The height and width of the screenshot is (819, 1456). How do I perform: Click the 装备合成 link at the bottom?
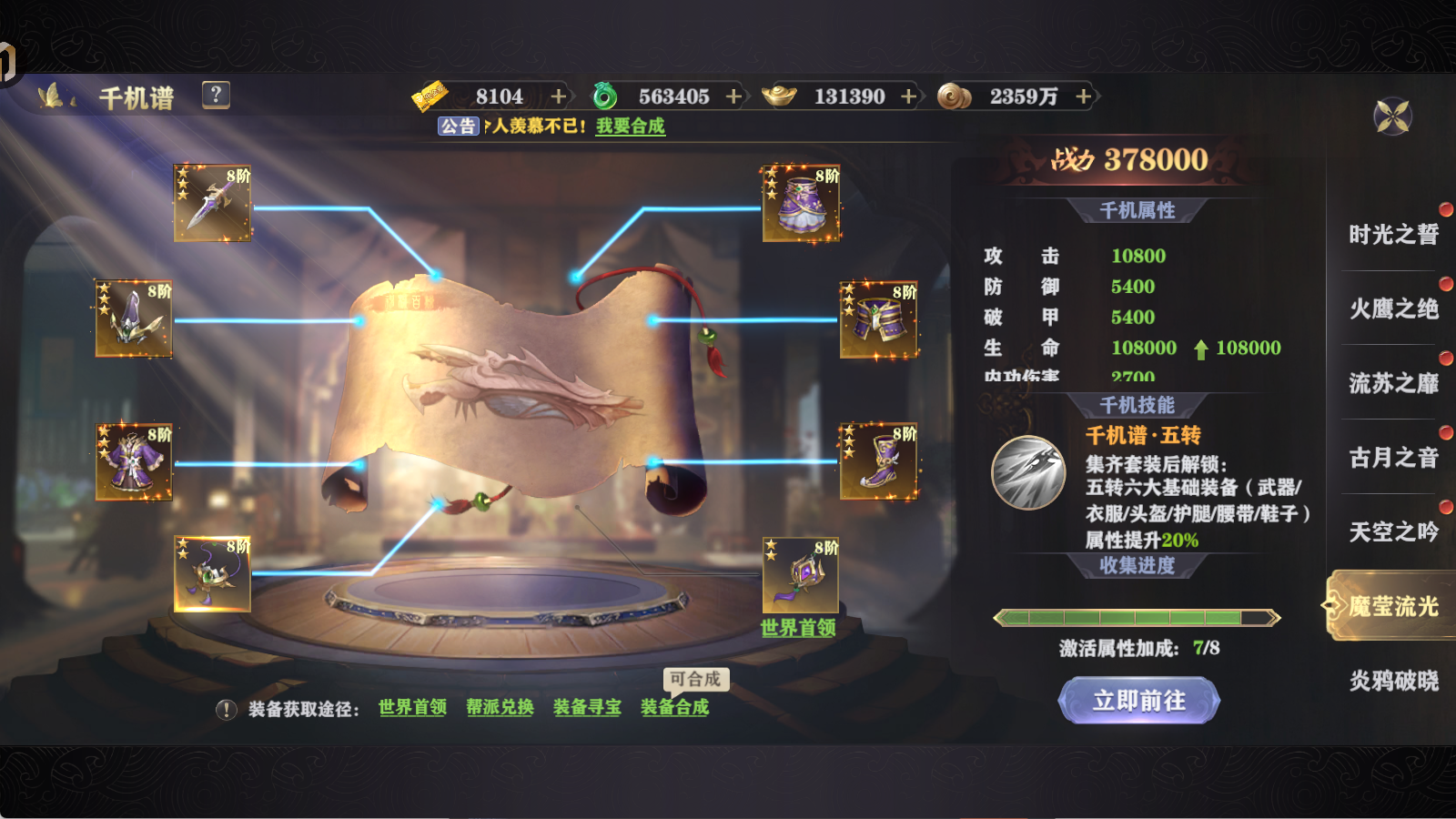(675, 707)
